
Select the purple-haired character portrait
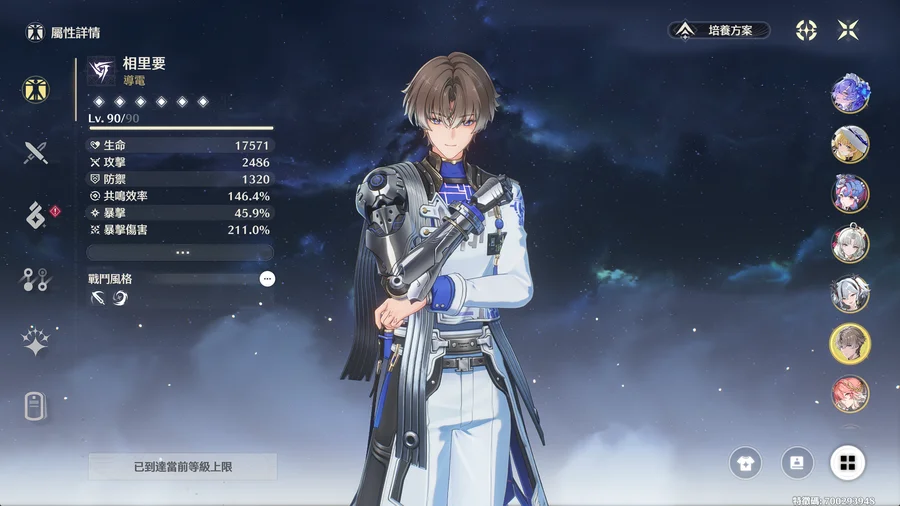click(850, 94)
